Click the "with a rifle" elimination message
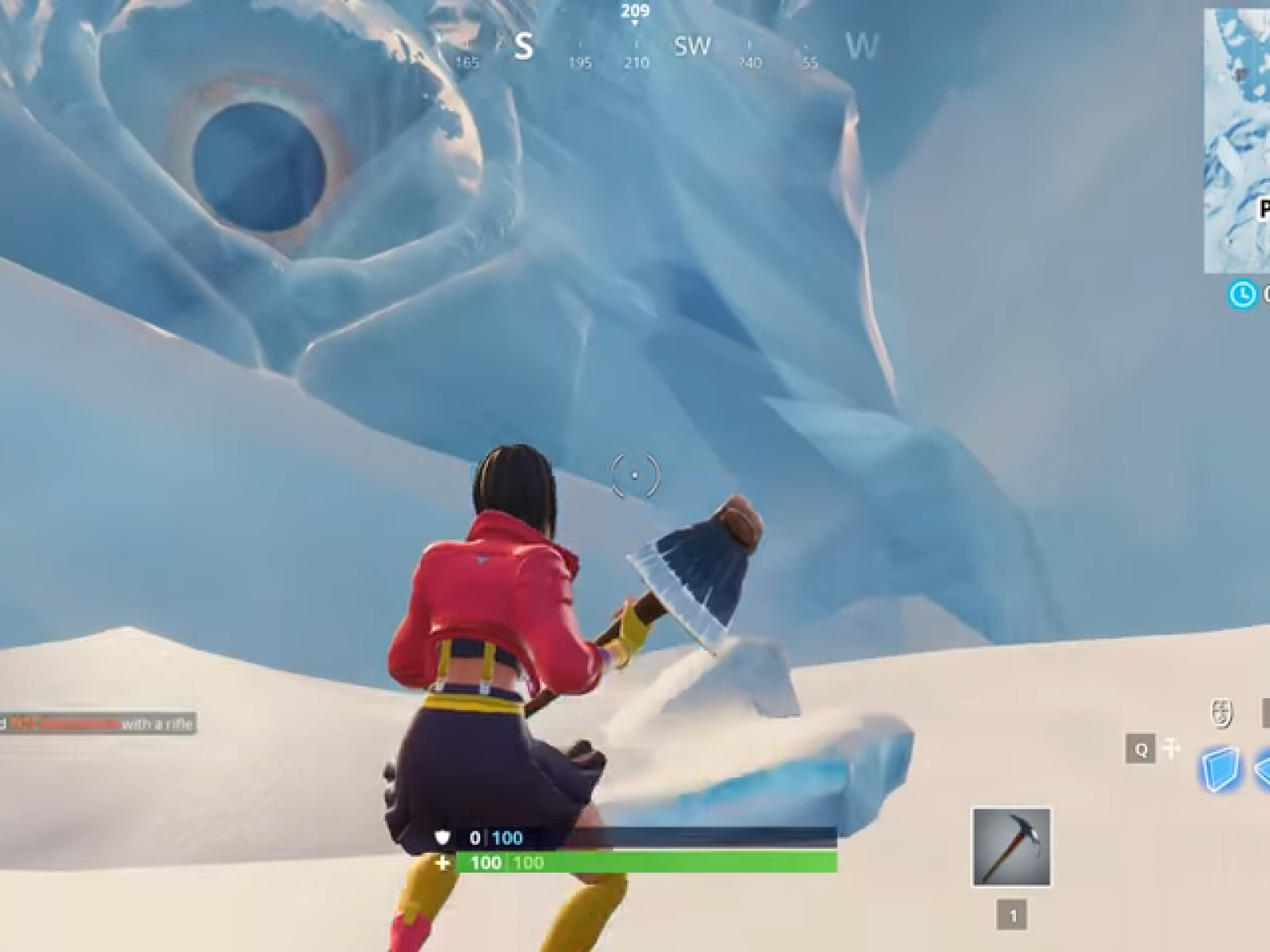The image size is (1270, 952). coord(159,724)
